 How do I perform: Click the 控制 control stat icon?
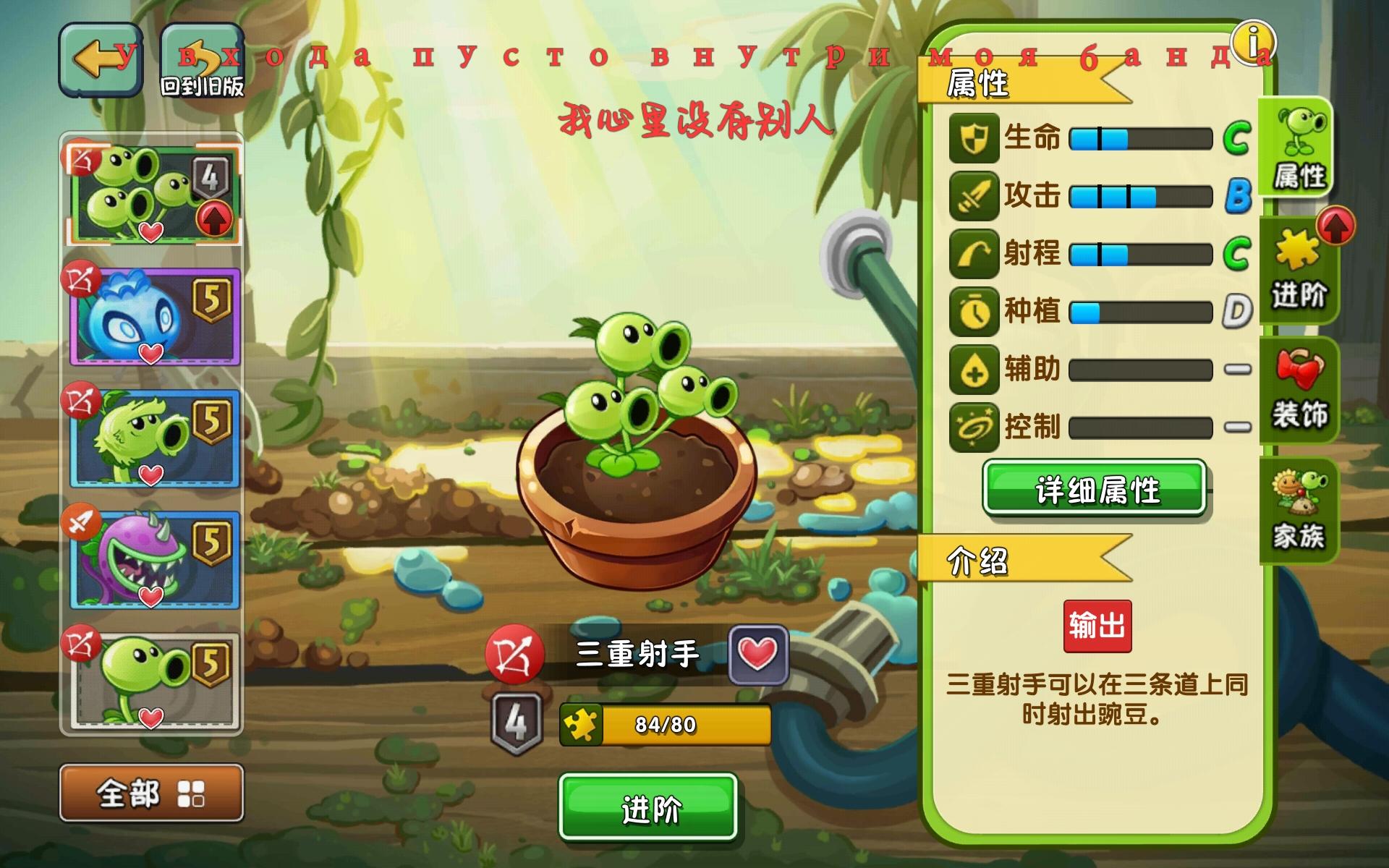(x=973, y=428)
